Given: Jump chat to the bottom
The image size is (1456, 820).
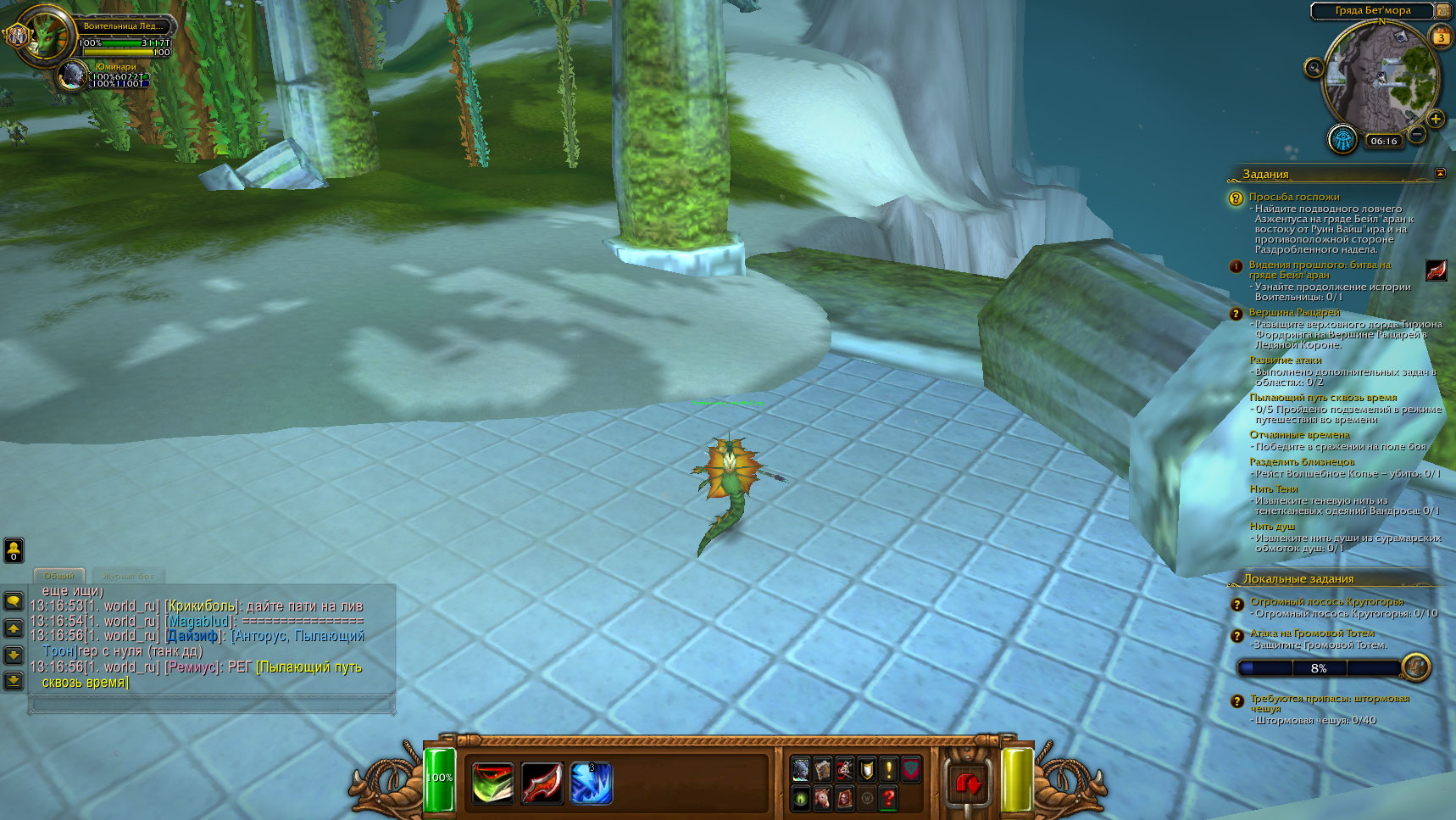Looking at the screenshot, I should click(14, 680).
